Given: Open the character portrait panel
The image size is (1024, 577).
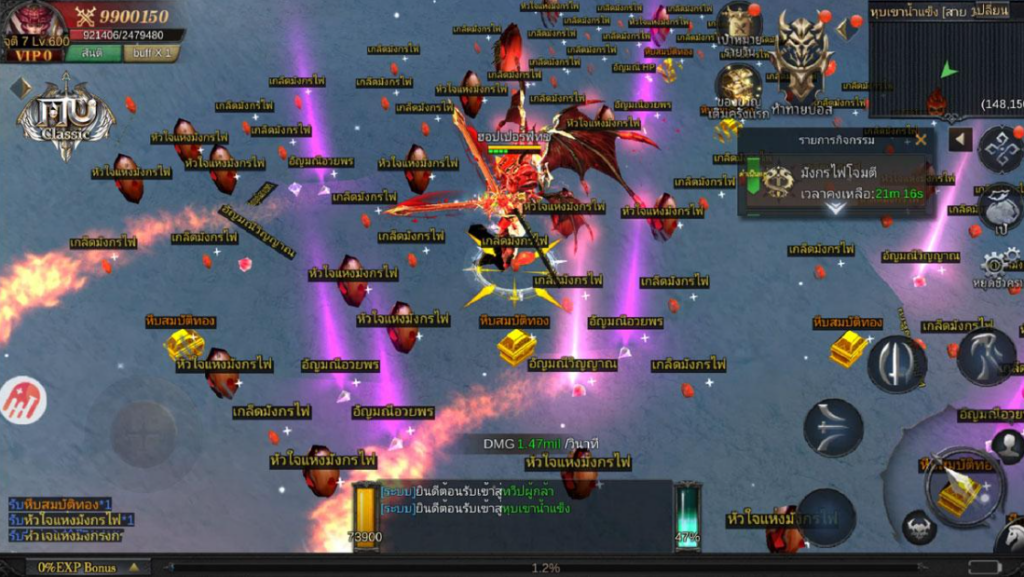Looking at the screenshot, I should tap(32, 24).
